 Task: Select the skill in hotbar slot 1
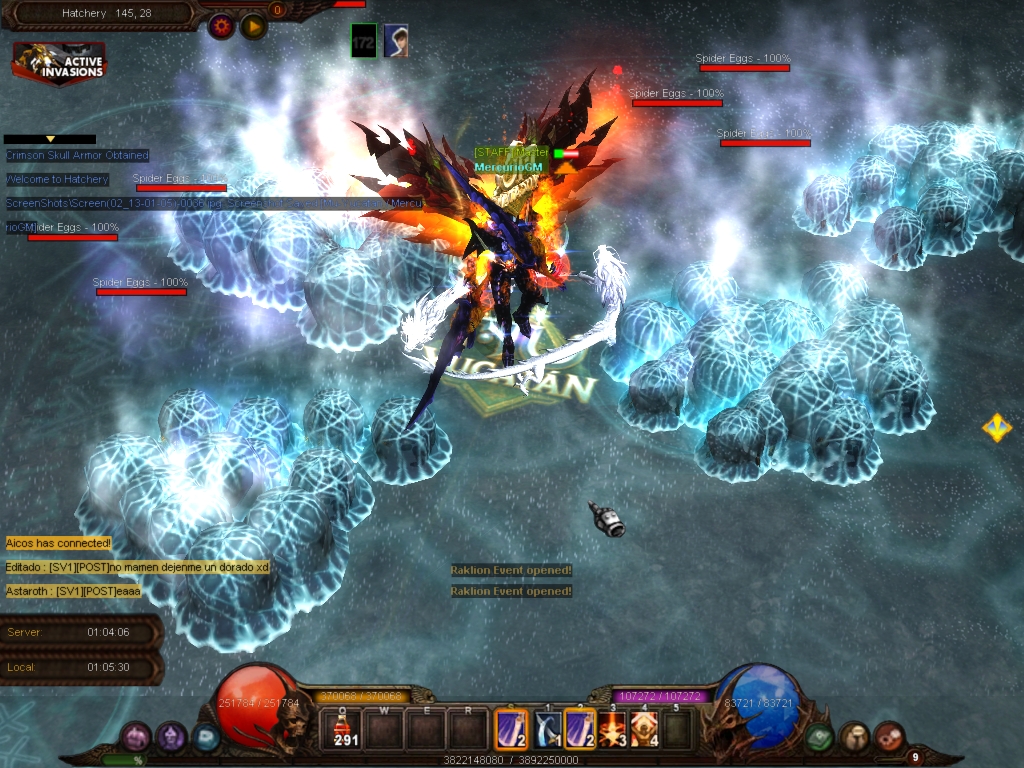coord(547,729)
